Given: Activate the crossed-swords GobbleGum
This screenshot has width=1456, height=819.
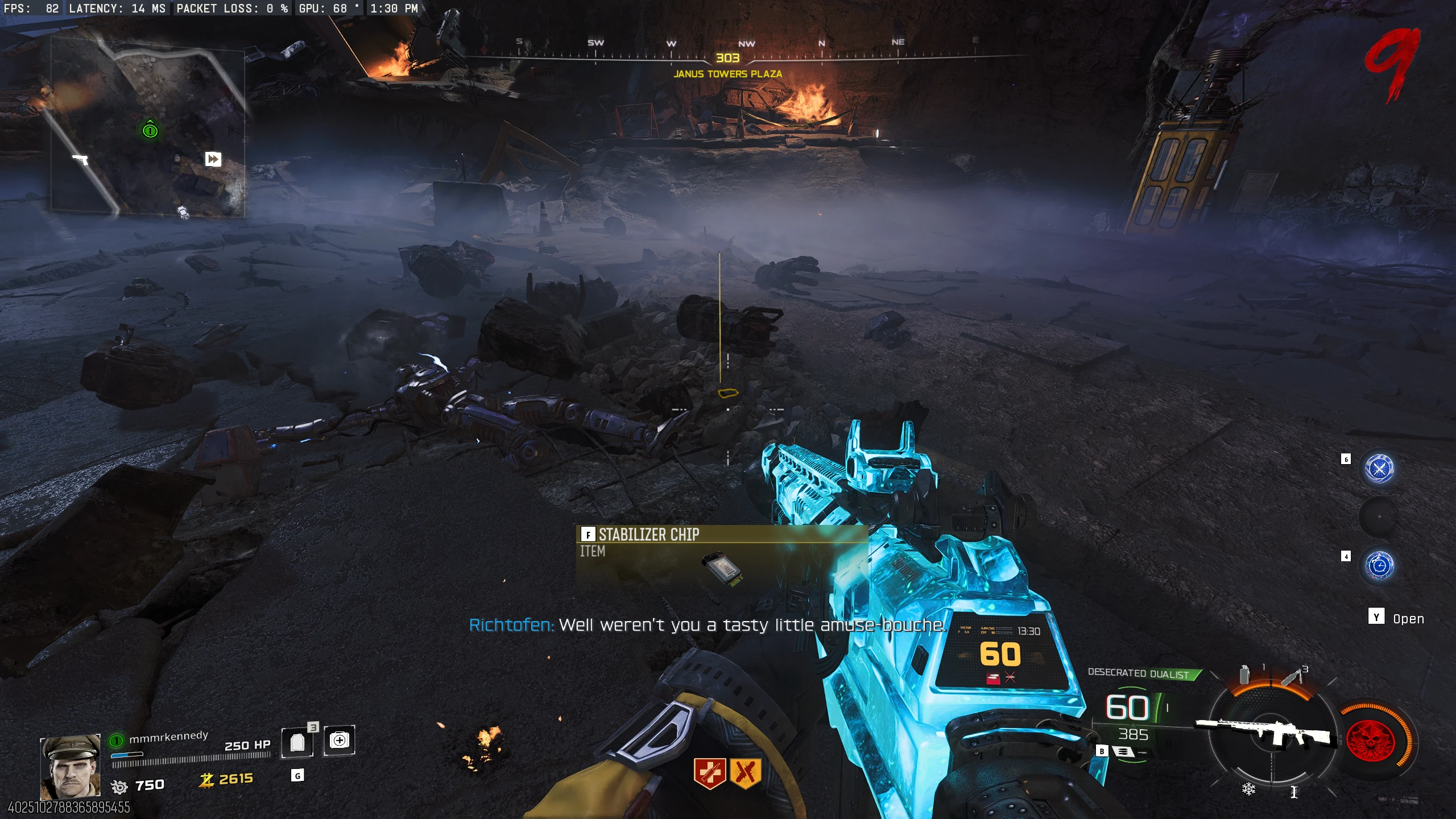Looking at the screenshot, I should pyautogui.click(x=1379, y=469).
